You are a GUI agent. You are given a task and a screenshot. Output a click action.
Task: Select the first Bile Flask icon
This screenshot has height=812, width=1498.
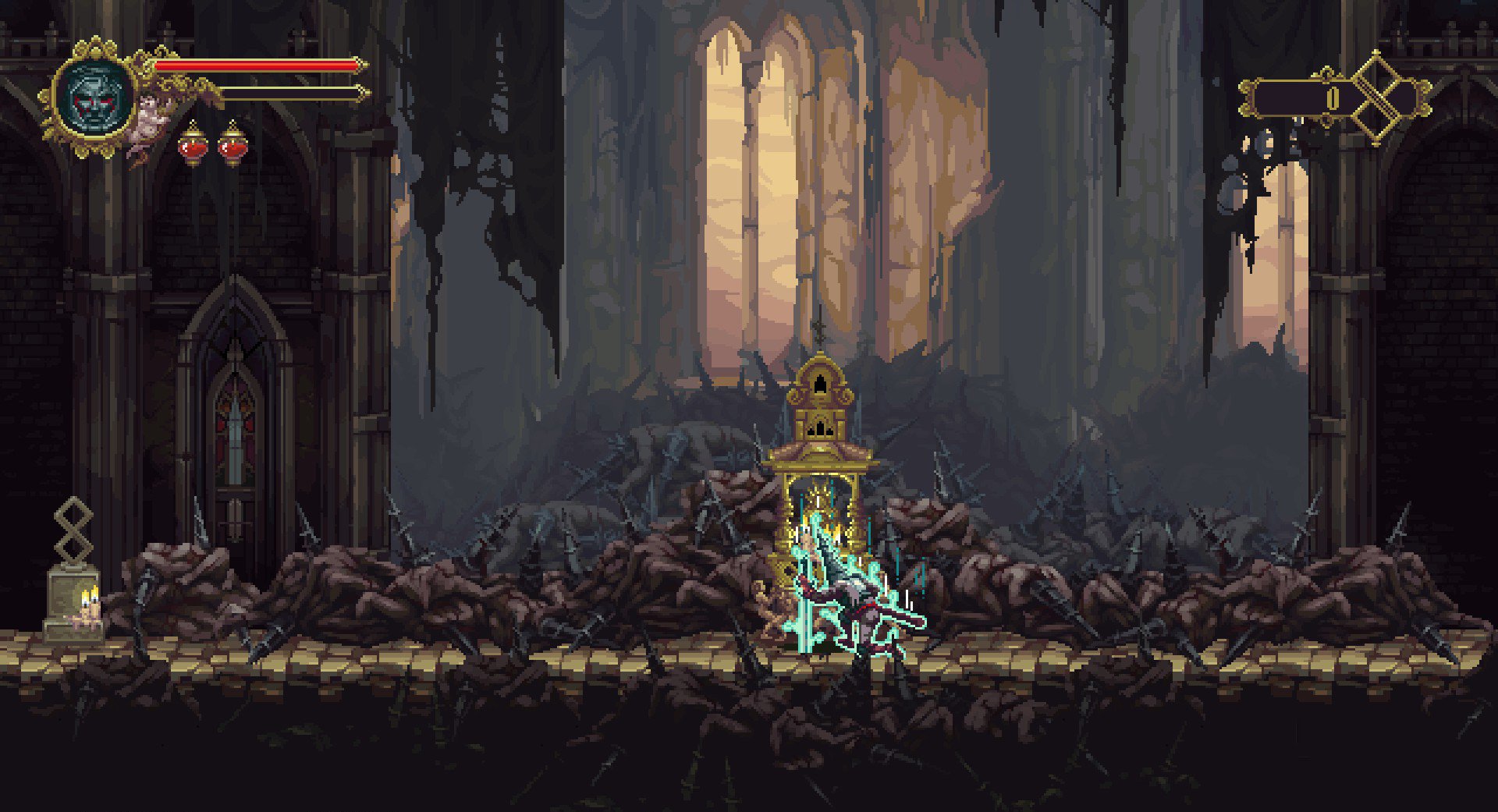coord(191,144)
